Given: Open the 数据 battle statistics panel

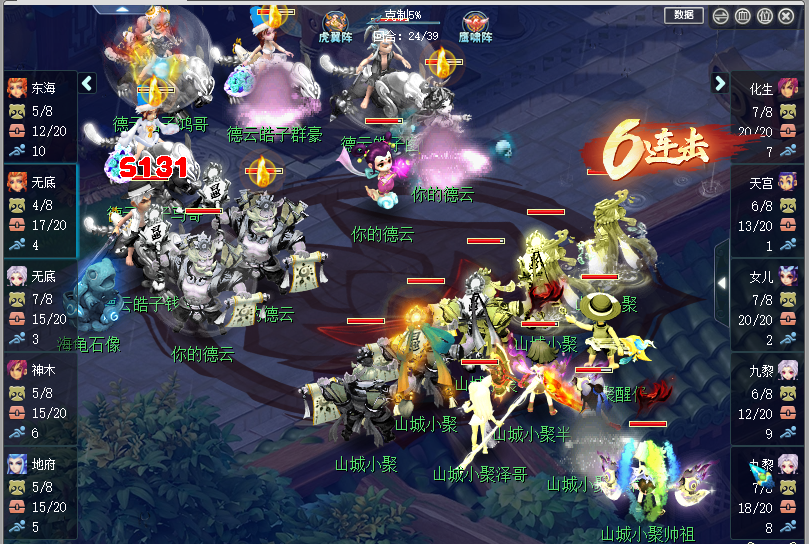Looking at the screenshot, I should [683, 15].
